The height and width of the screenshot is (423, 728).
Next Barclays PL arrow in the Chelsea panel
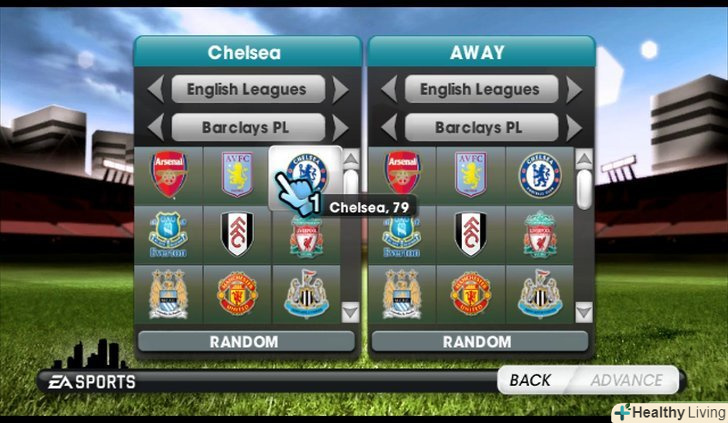coord(341,128)
